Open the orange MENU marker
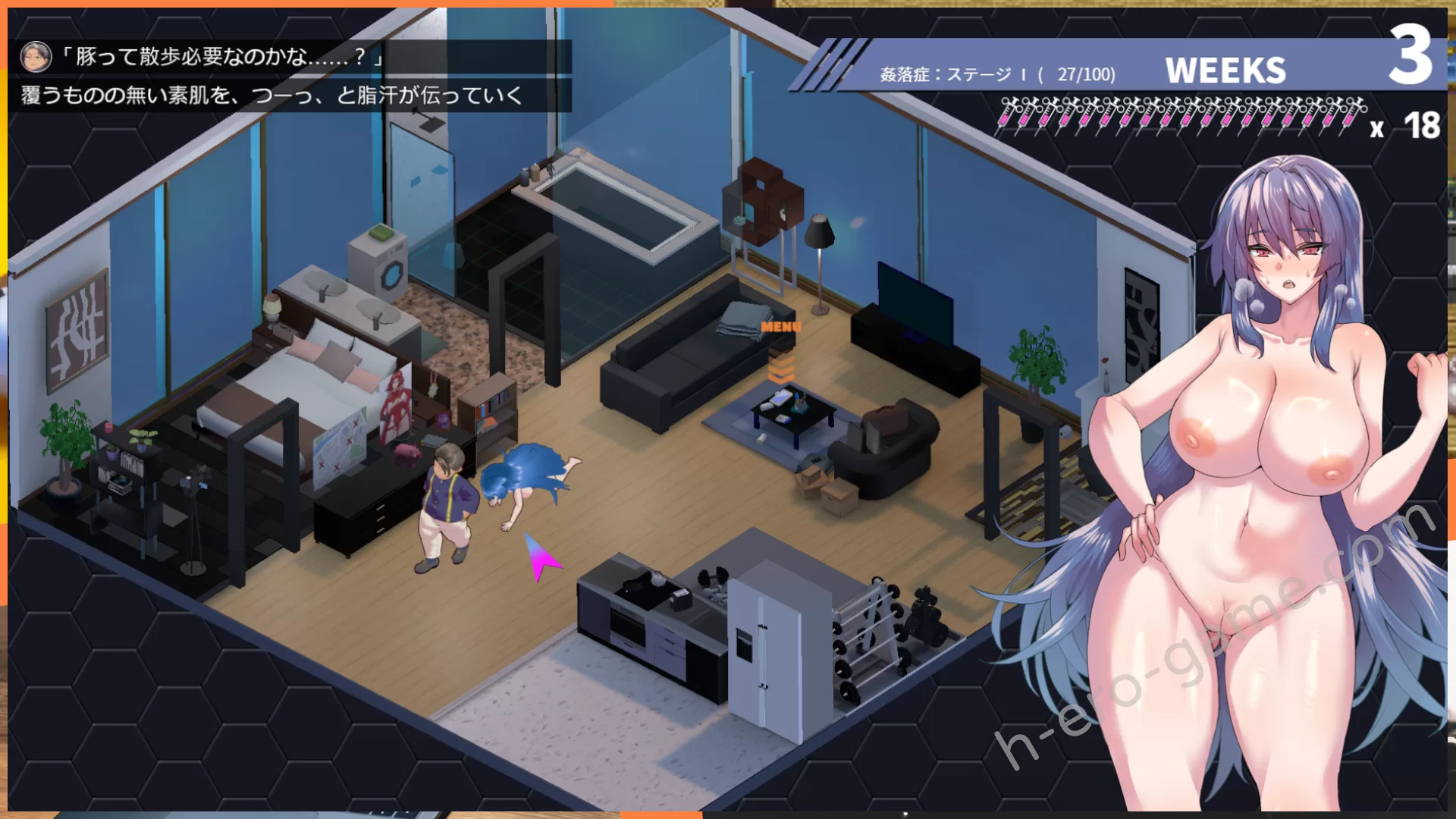This screenshot has height=819, width=1456. [x=781, y=328]
